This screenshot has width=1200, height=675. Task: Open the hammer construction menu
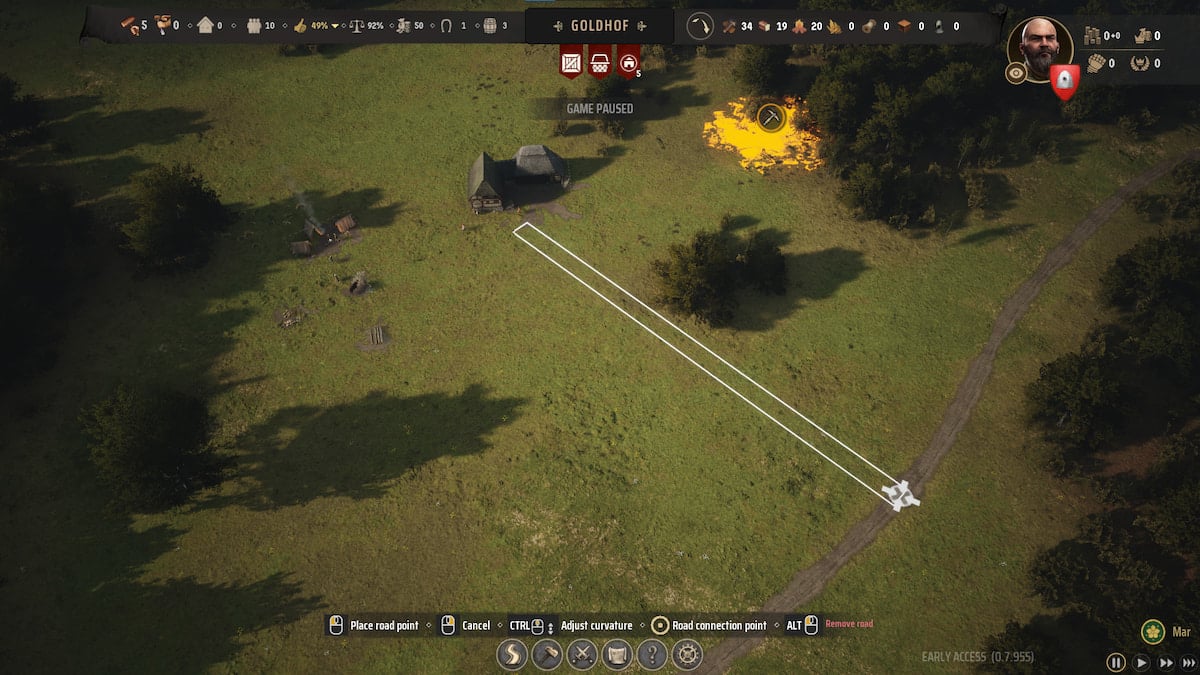[x=548, y=655]
